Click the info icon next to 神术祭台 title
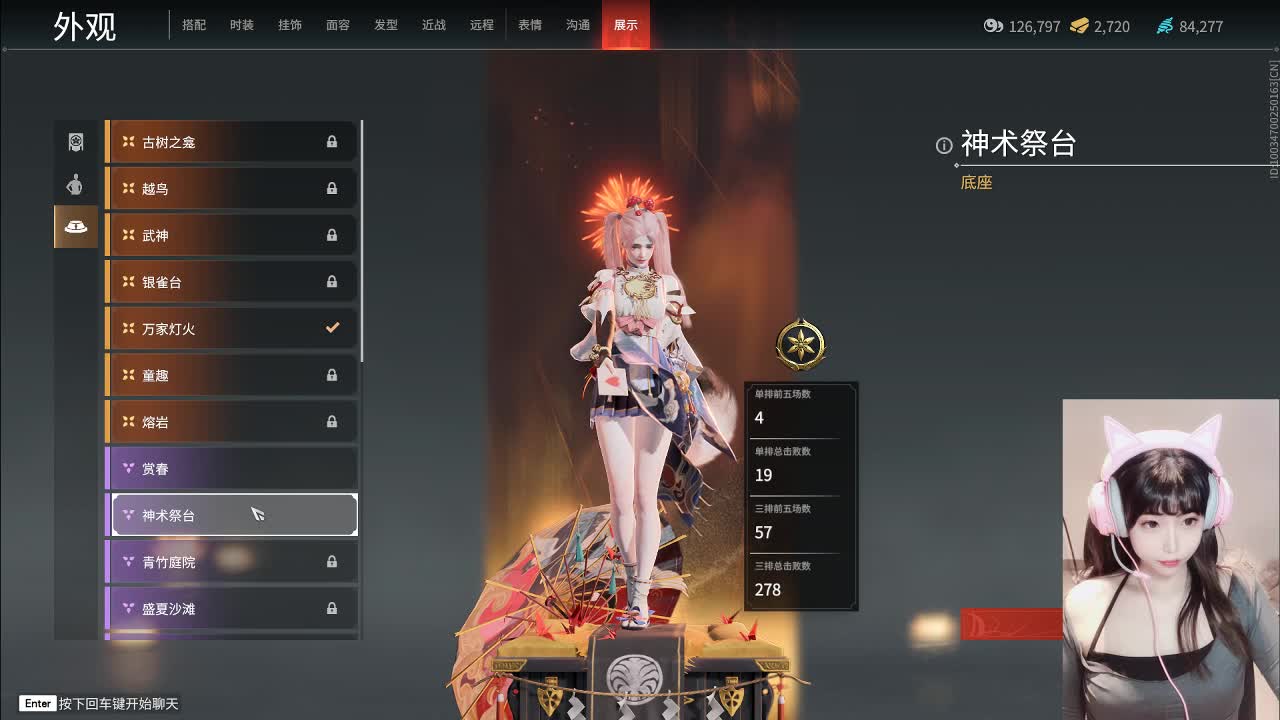This screenshot has width=1280, height=720. coord(944,146)
